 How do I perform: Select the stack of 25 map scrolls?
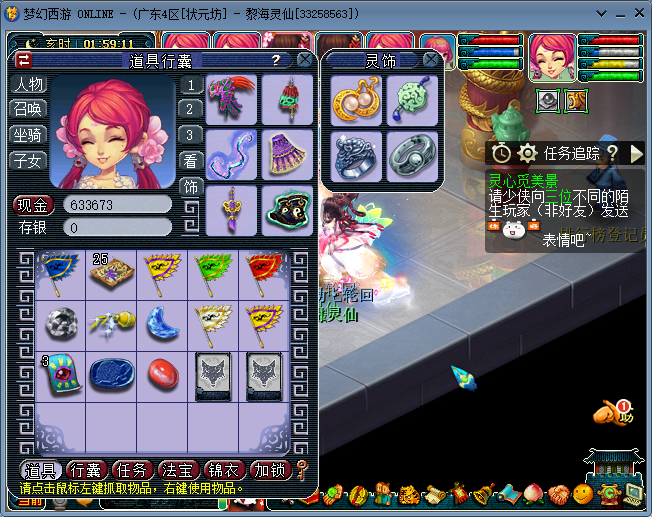tap(110, 272)
